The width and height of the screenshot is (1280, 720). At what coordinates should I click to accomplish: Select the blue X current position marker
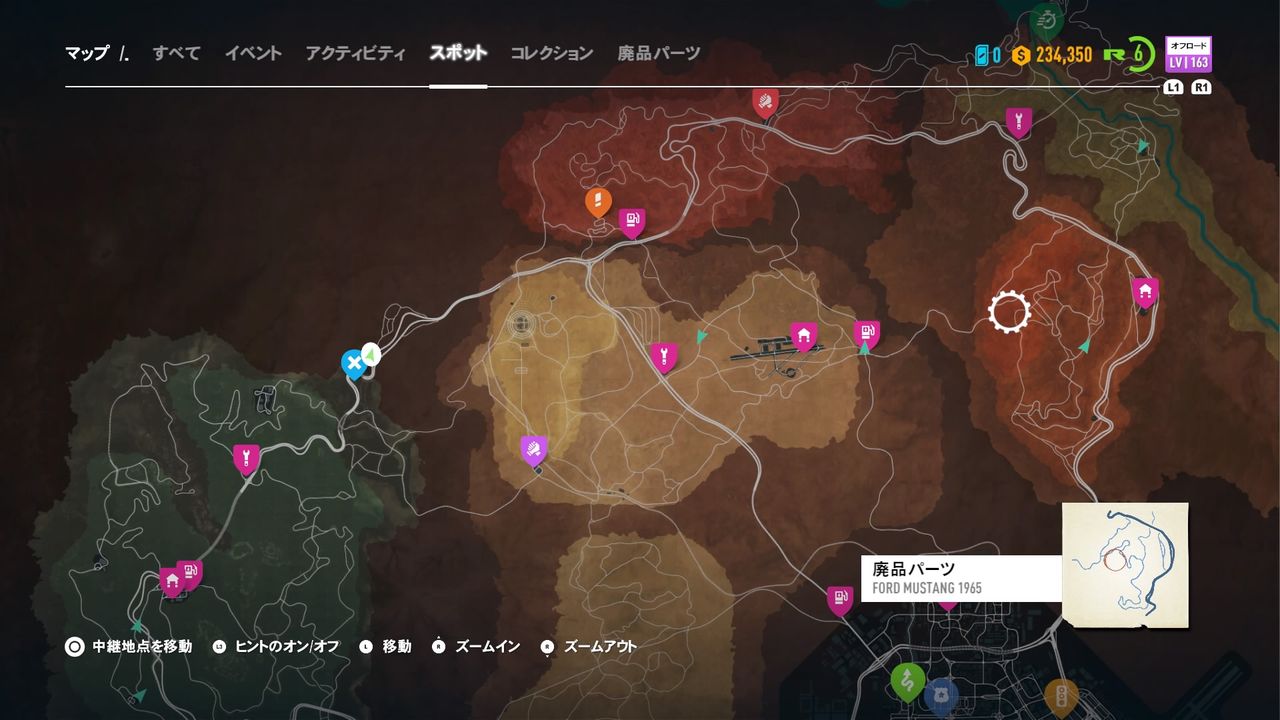(x=354, y=364)
